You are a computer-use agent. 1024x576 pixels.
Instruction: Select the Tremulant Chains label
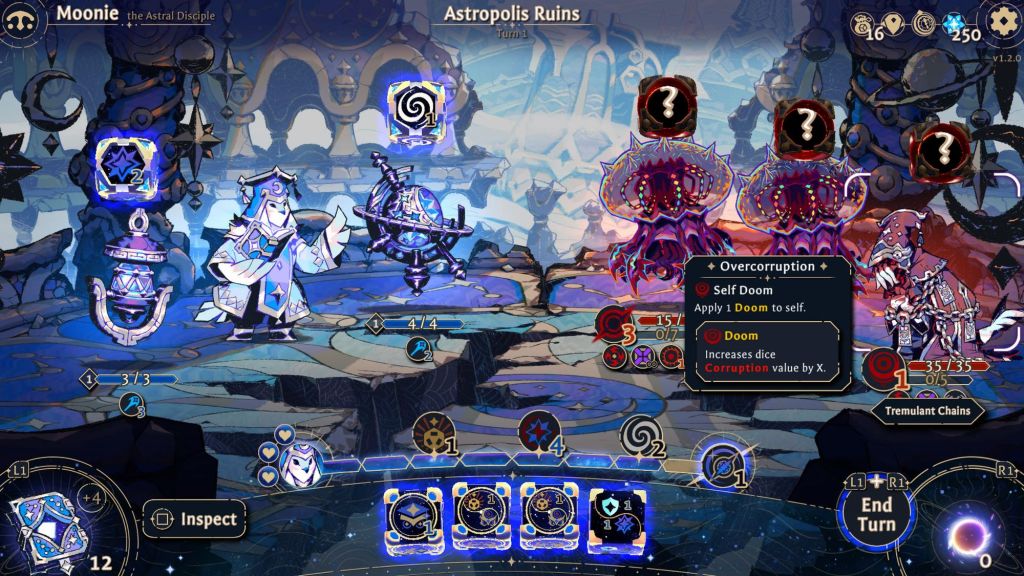928,410
